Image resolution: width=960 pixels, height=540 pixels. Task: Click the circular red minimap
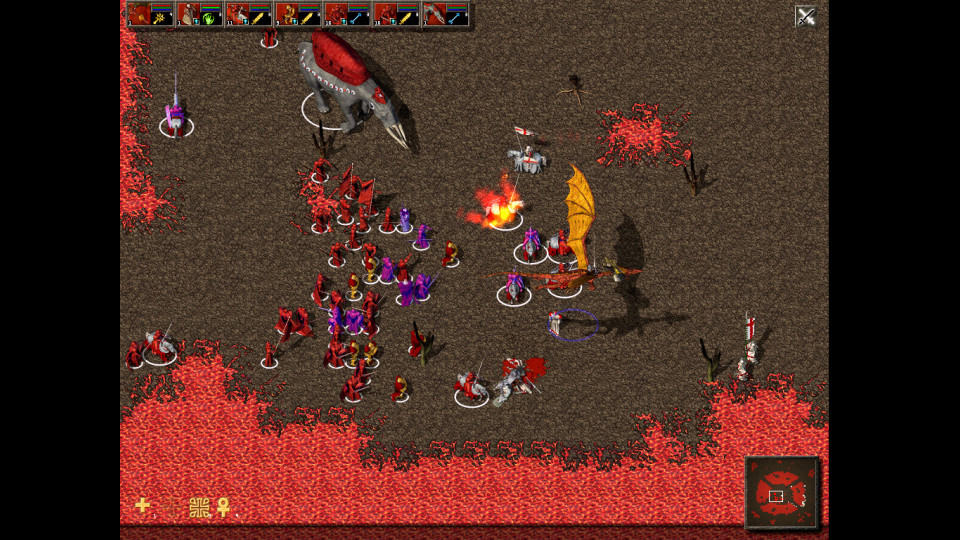click(781, 493)
